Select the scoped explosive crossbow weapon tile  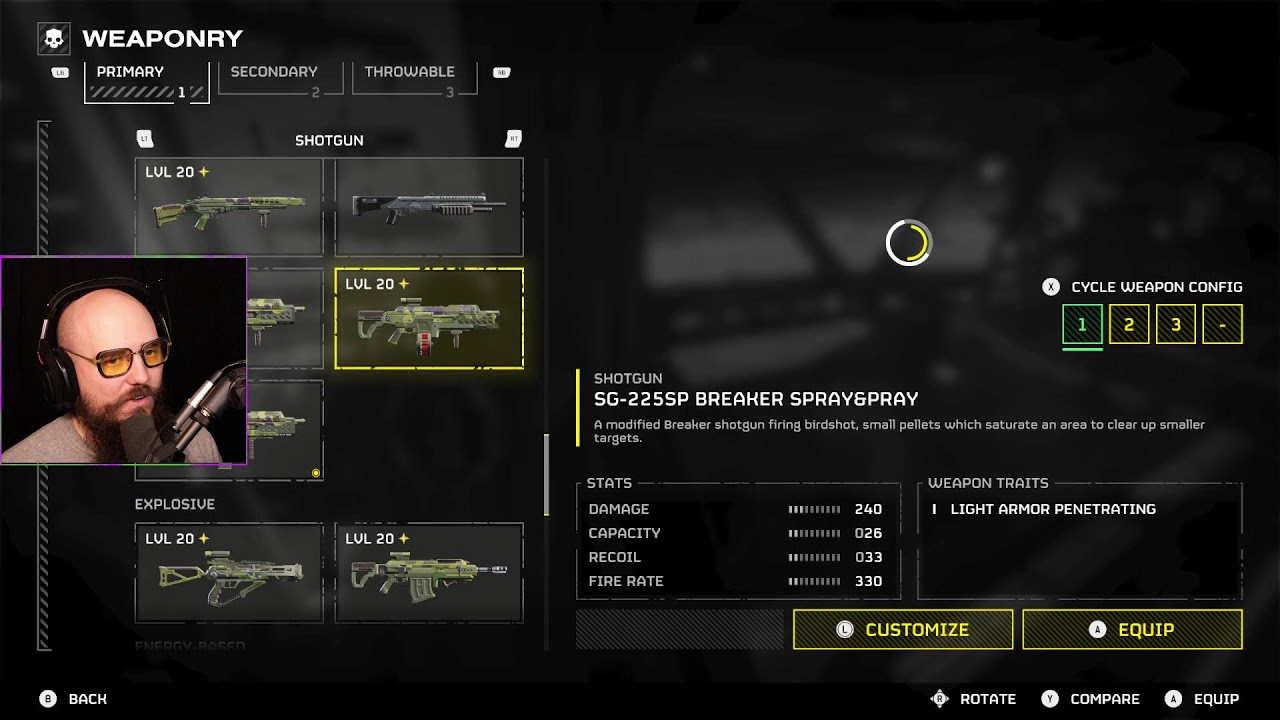(x=229, y=573)
